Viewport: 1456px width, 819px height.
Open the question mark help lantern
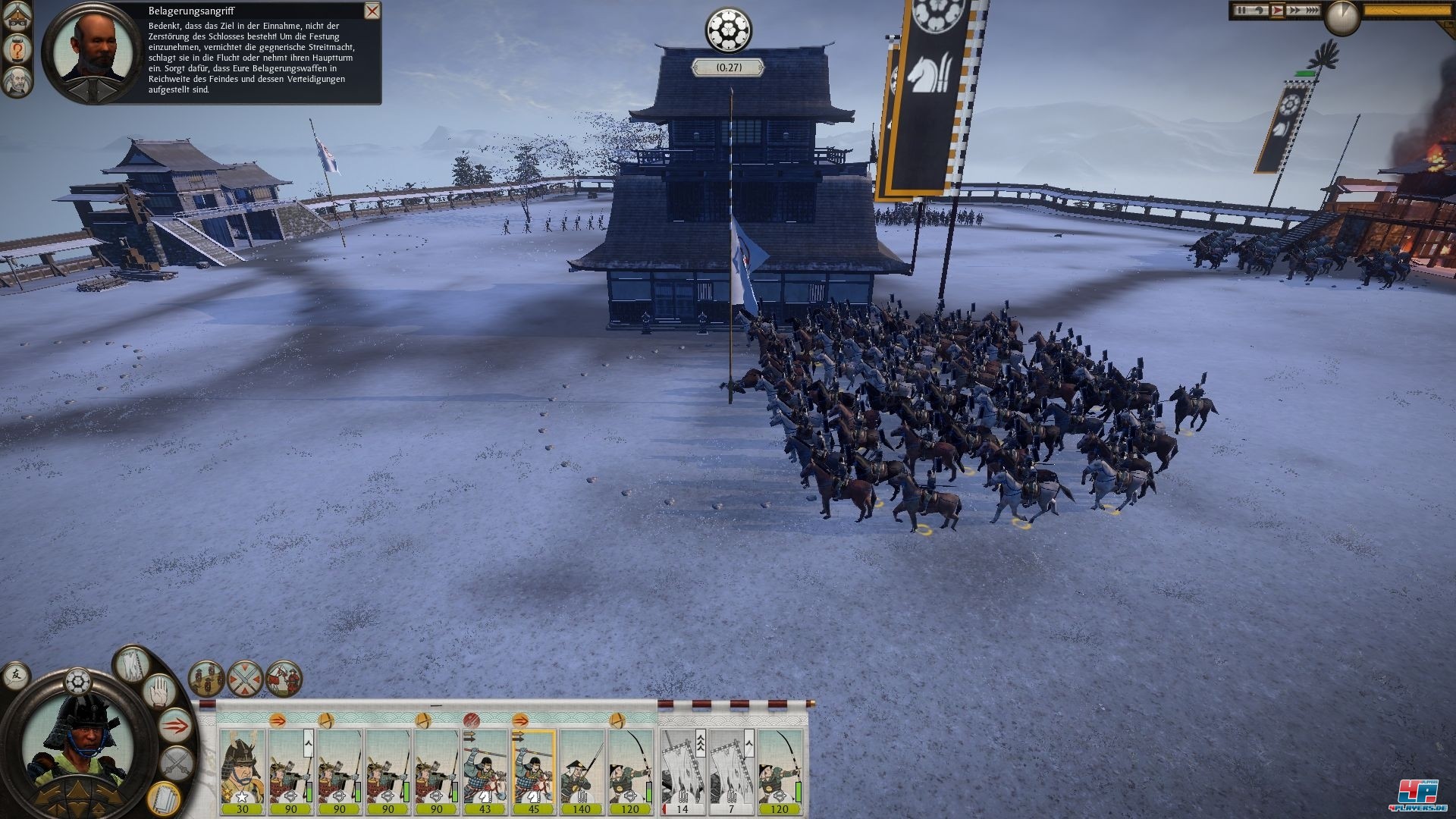[x=16, y=50]
